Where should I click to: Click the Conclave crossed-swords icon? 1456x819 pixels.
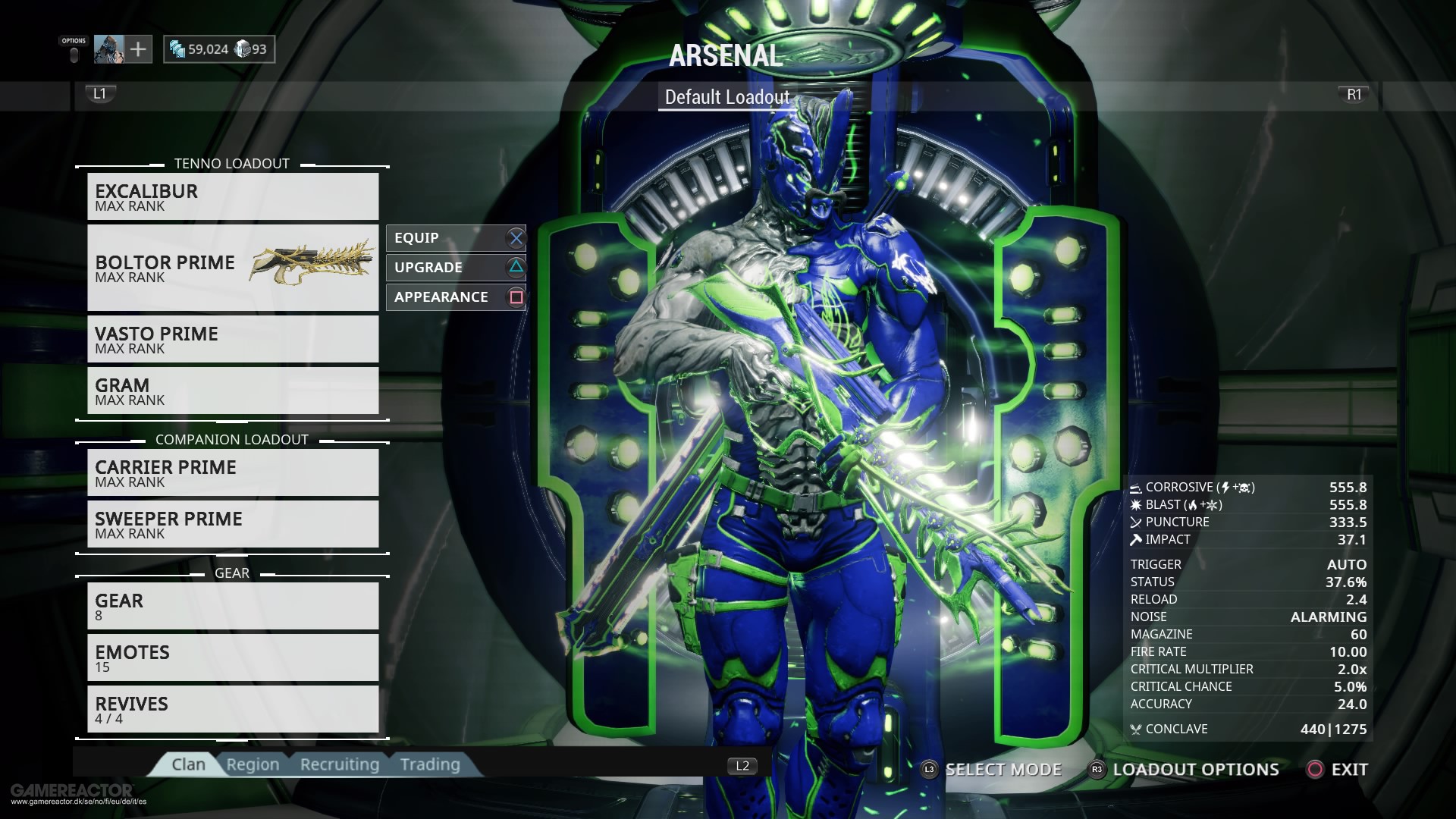[x=1134, y=729]
